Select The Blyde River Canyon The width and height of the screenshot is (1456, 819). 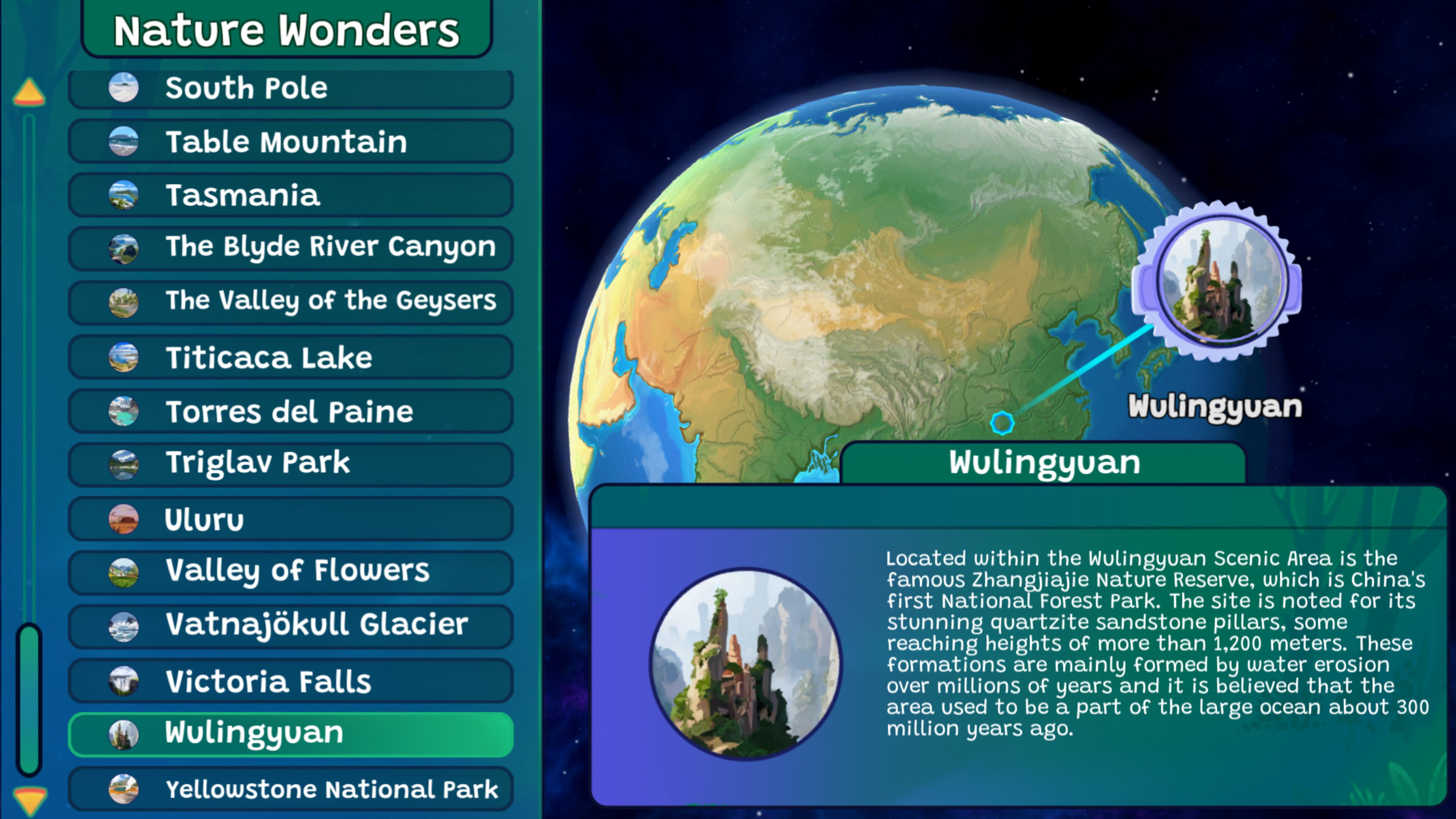click(290, 248)
